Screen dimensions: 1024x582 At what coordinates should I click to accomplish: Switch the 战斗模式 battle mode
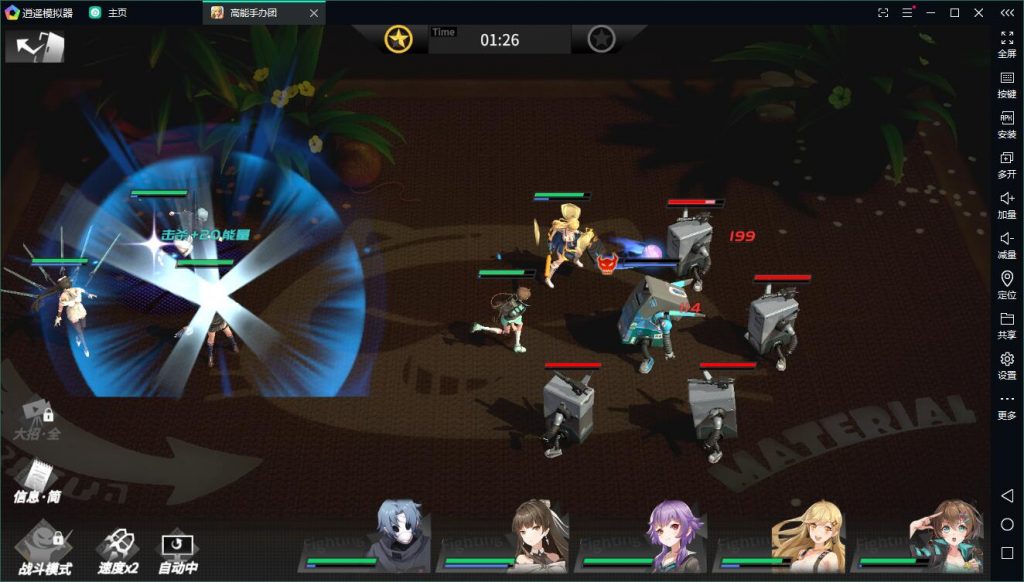tap(43, 548)
